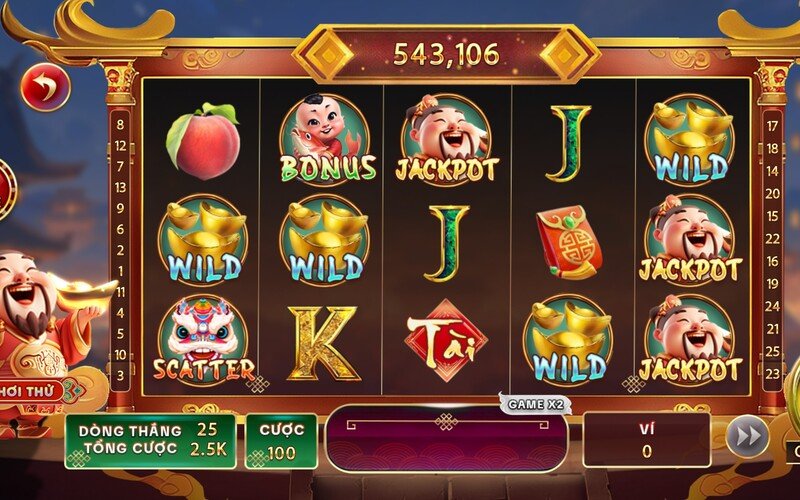This screenshot has width=800, height=500.
Task: Select payline number 8 marker
Action: click(x=121, y=125)
